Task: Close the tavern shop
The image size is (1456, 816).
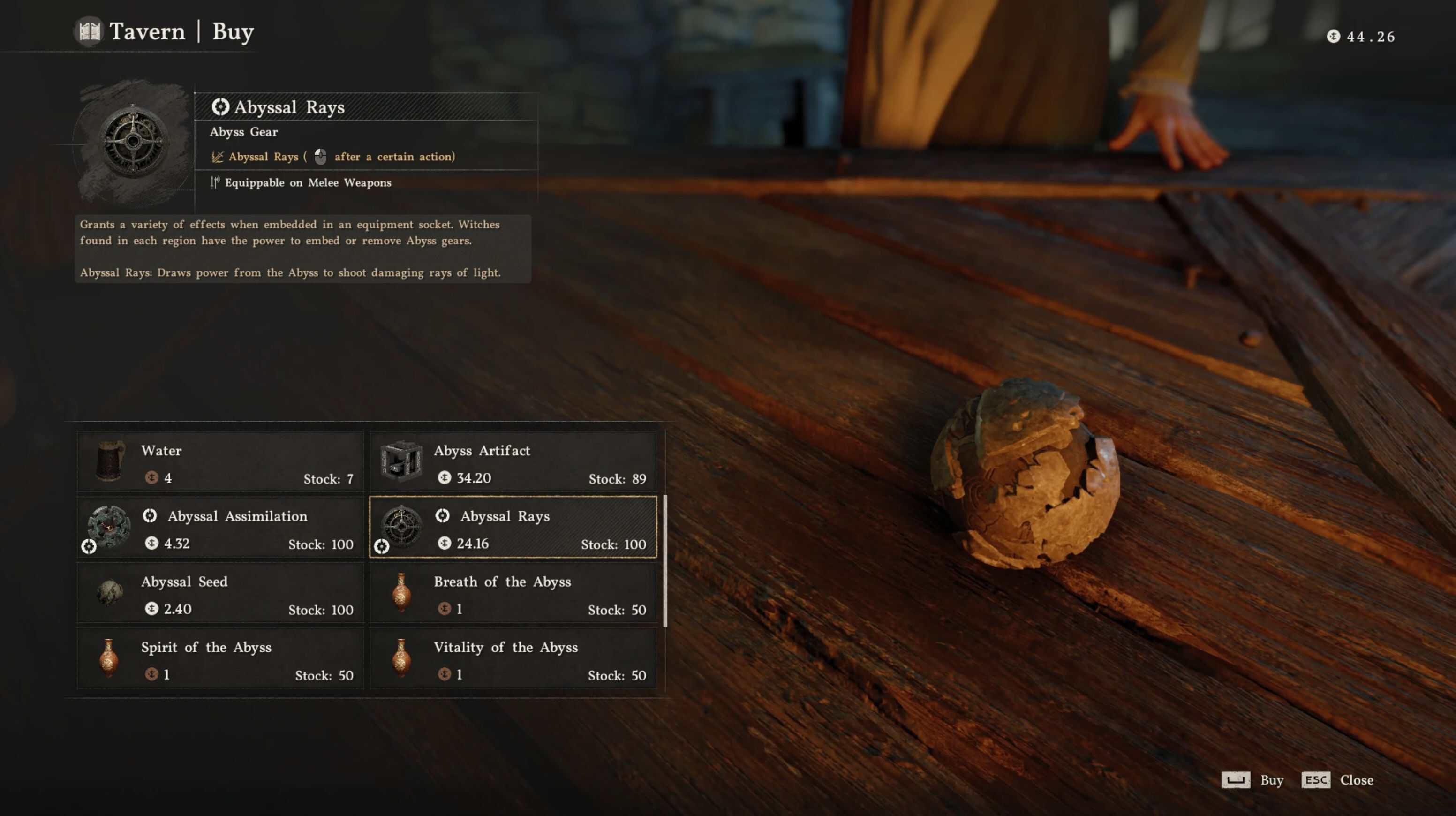Action: [x=1337, y=780]
